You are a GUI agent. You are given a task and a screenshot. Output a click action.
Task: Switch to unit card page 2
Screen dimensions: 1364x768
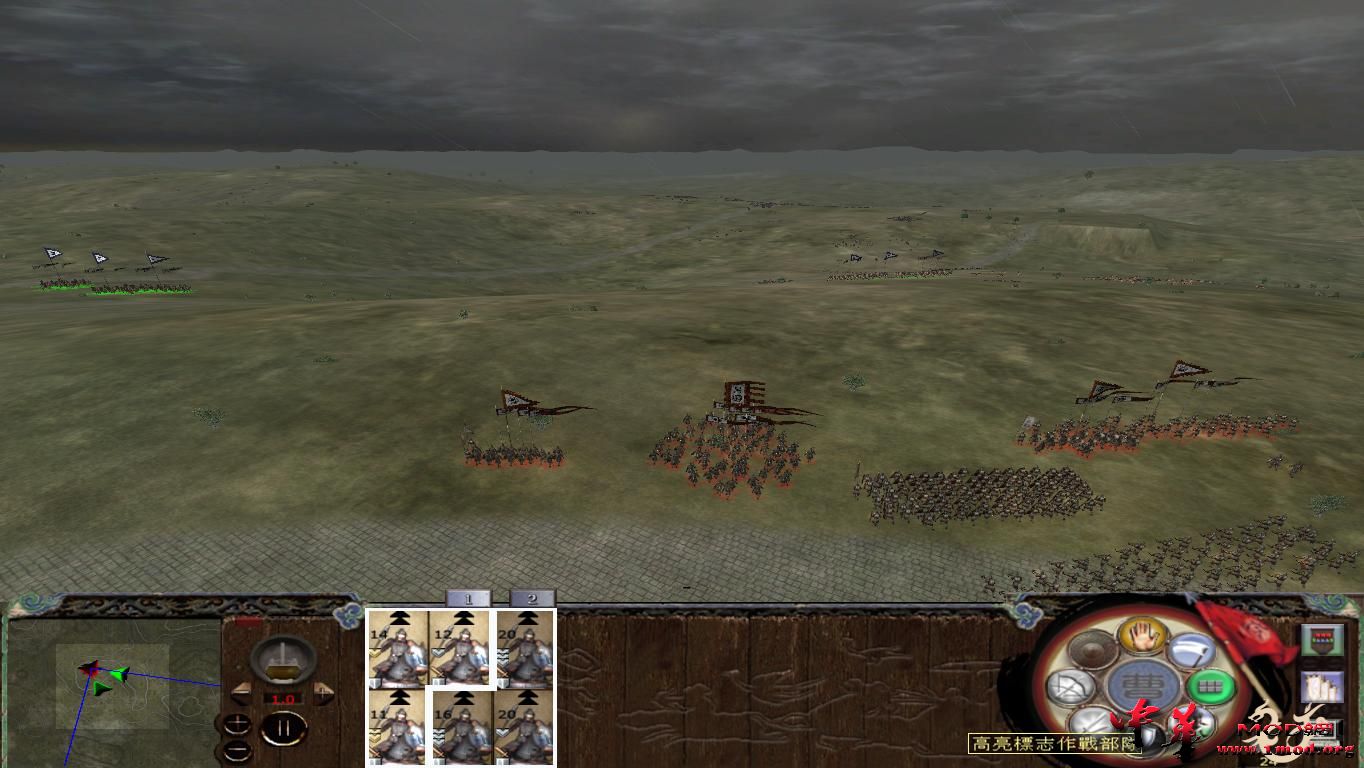pyautogui.click(x=533, y=598)
